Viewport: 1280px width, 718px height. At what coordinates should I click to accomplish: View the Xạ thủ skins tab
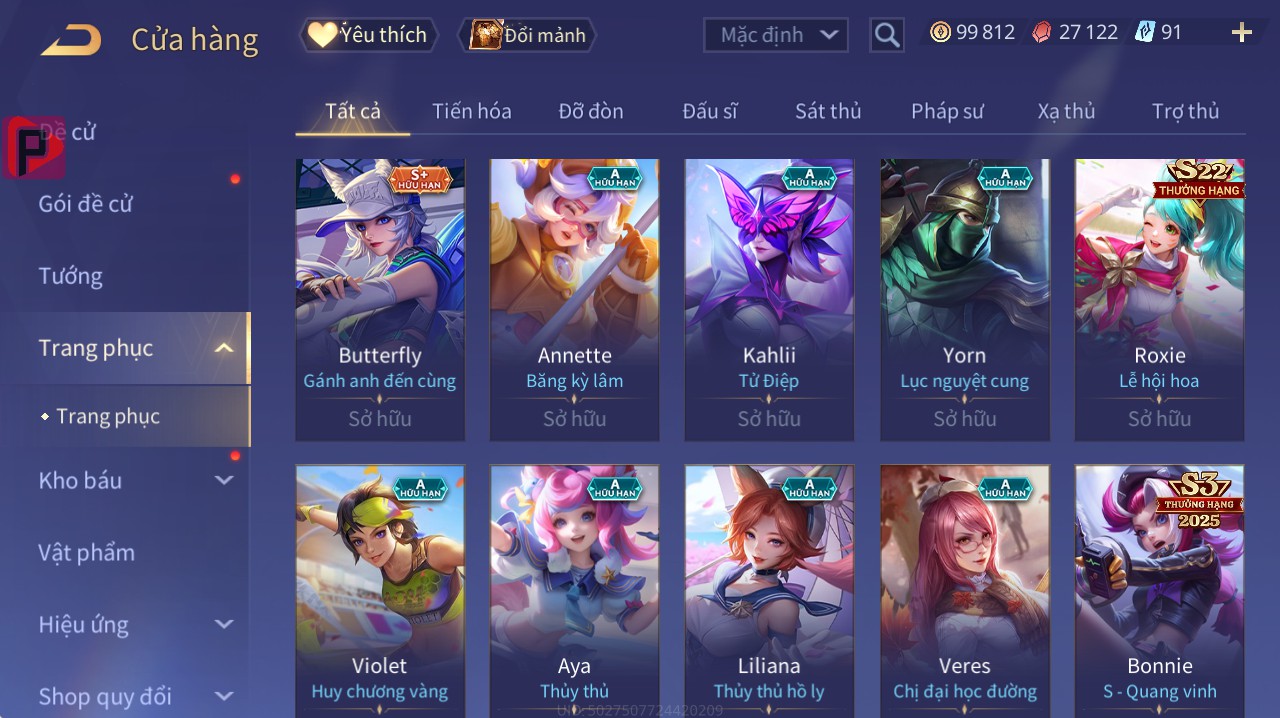1066,111
